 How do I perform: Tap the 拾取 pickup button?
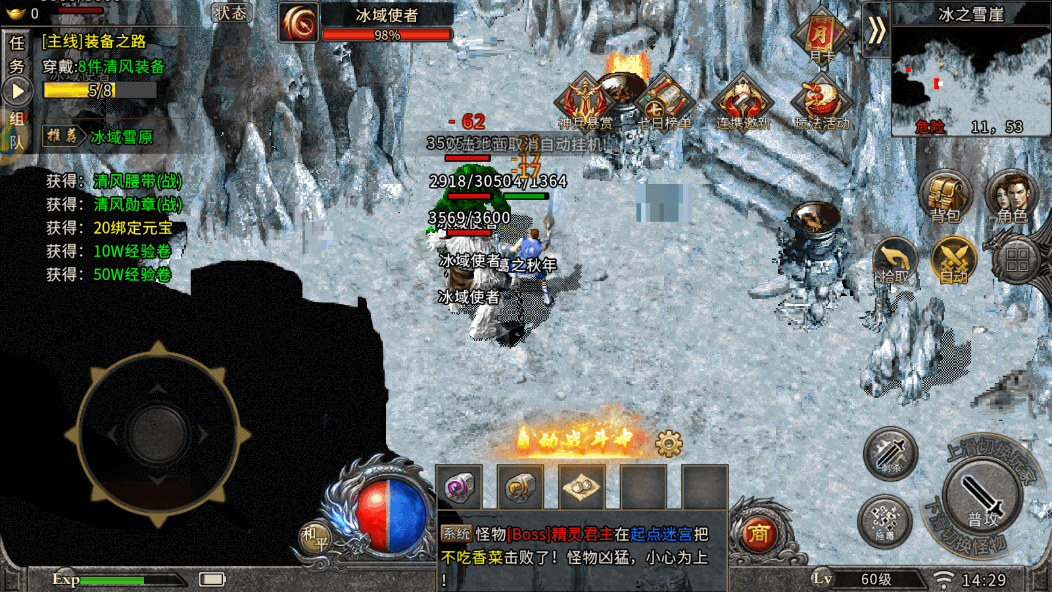(x=894, y=261)
